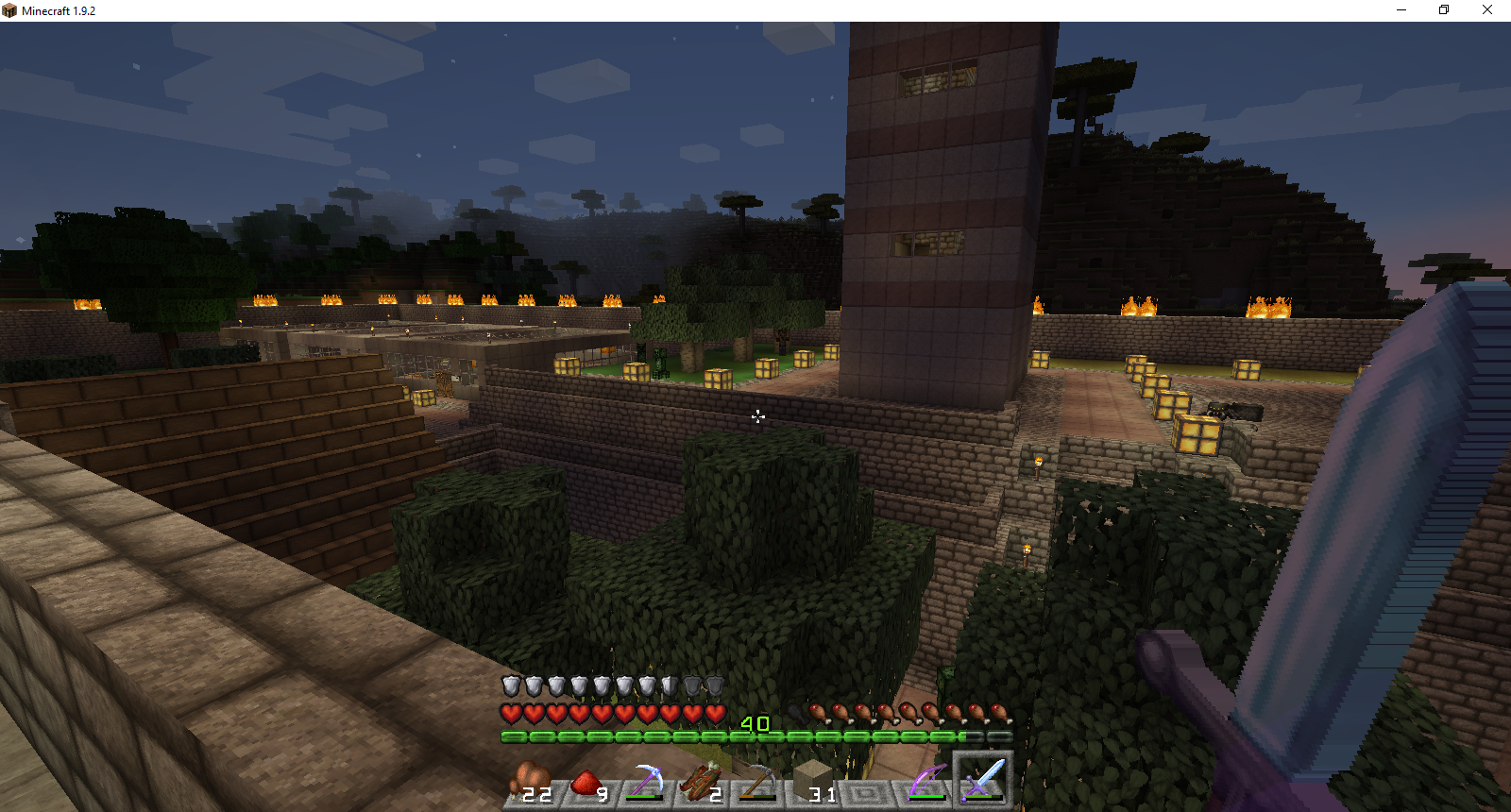The width and height of the screenshot is (1511, 812).
Task: Select the sand block stack slot
Action: (x=814, y=783)
